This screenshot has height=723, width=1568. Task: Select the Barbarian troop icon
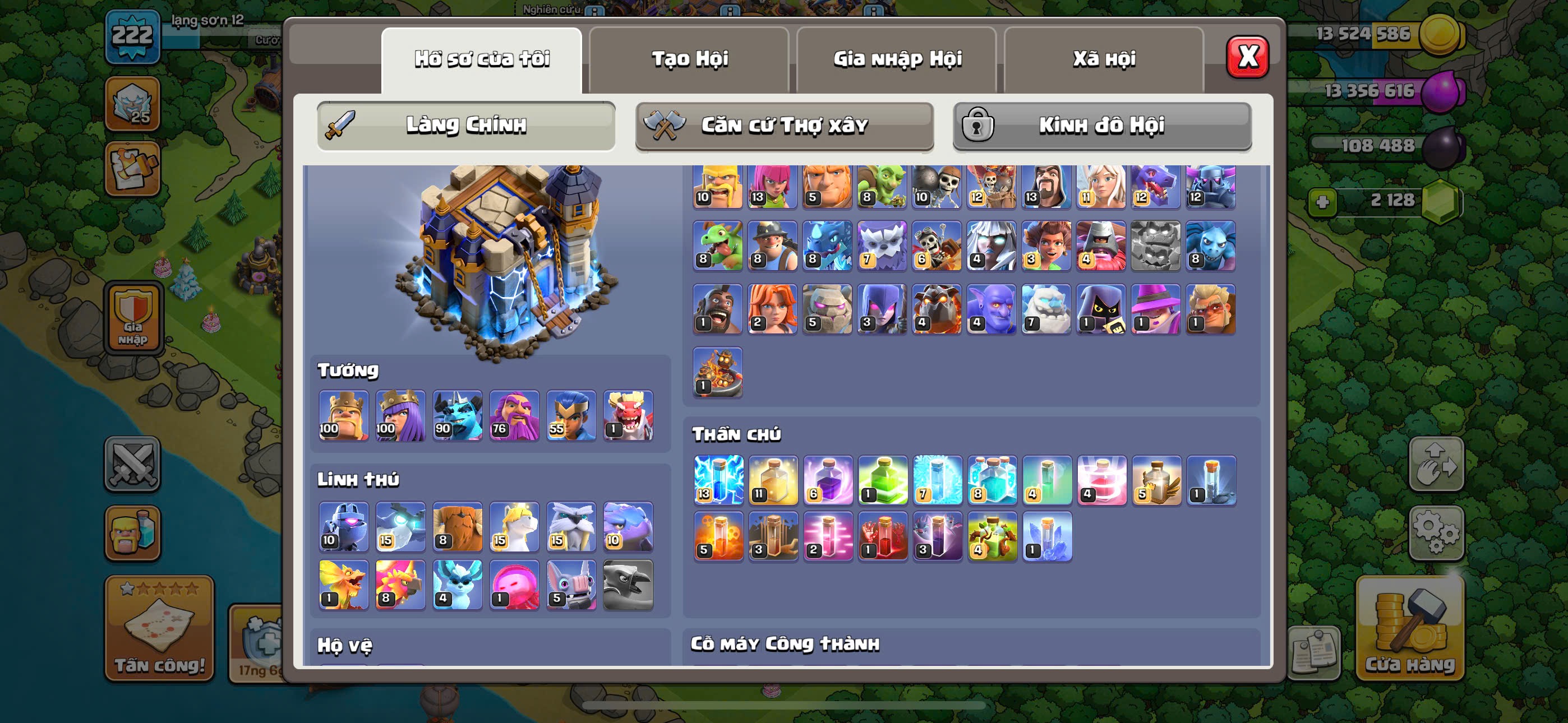[718, 186]
